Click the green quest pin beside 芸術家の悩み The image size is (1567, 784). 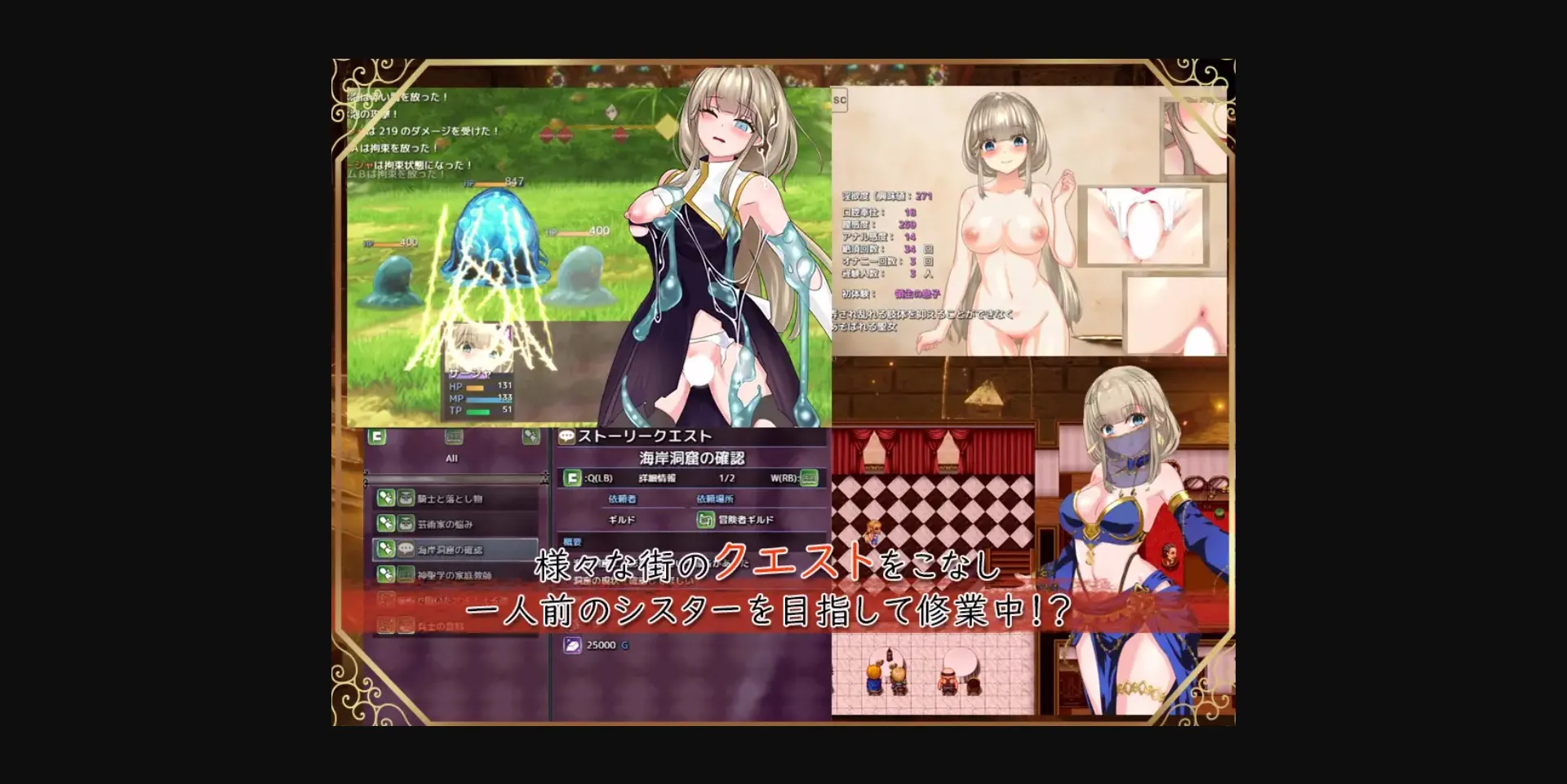click(385, 525)
